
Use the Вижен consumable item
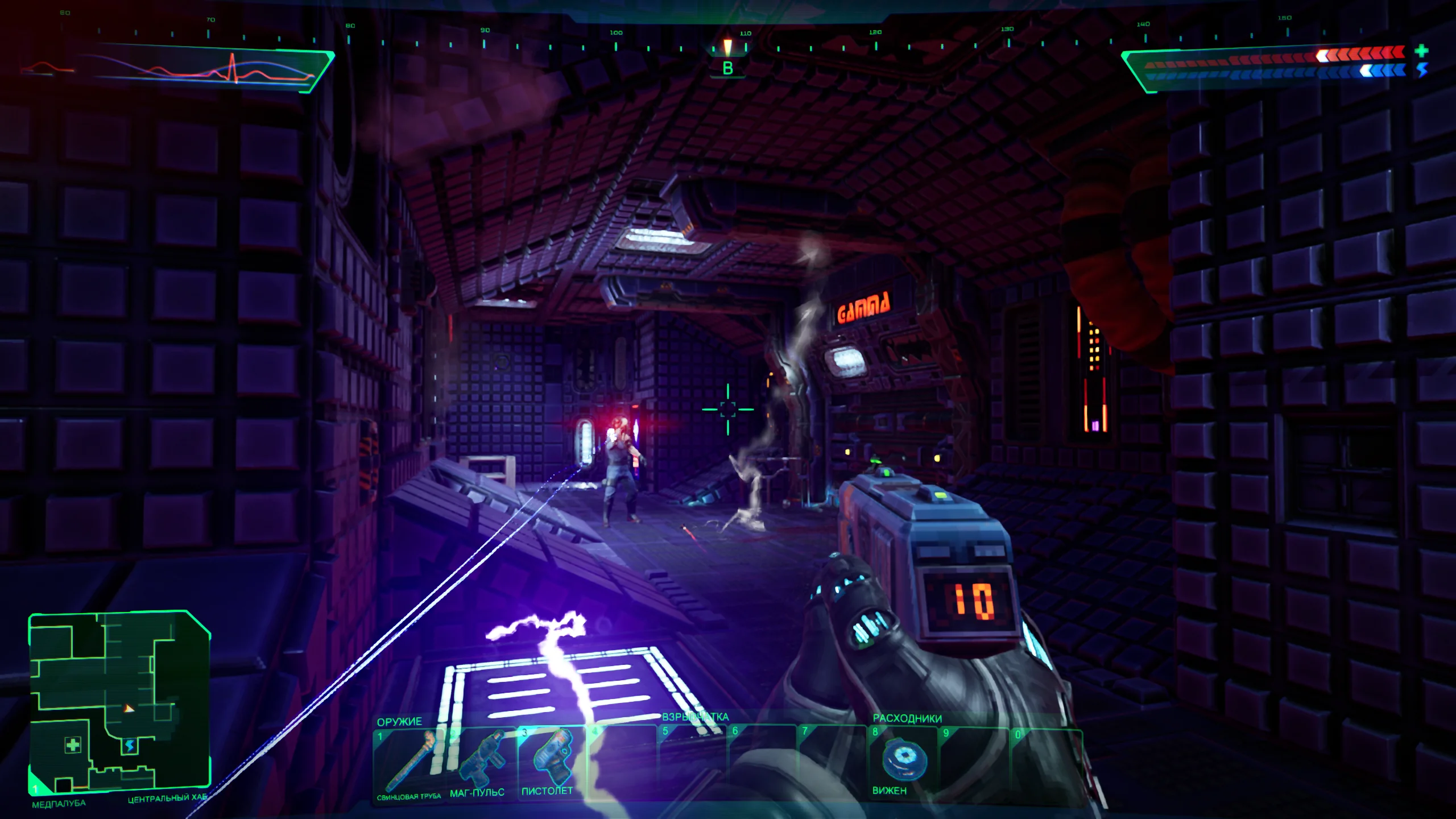903,762
